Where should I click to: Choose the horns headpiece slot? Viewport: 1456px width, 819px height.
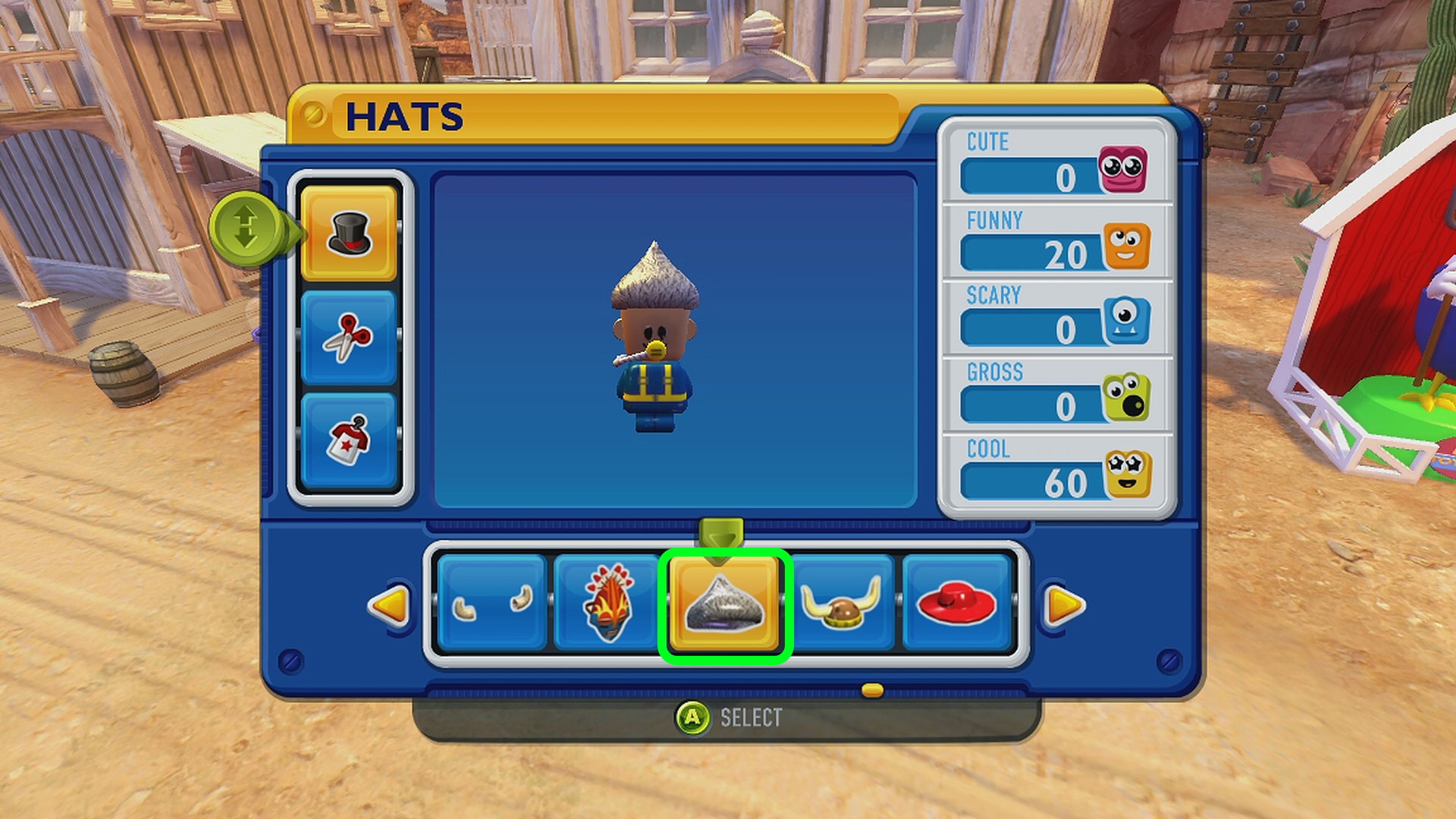492,604
